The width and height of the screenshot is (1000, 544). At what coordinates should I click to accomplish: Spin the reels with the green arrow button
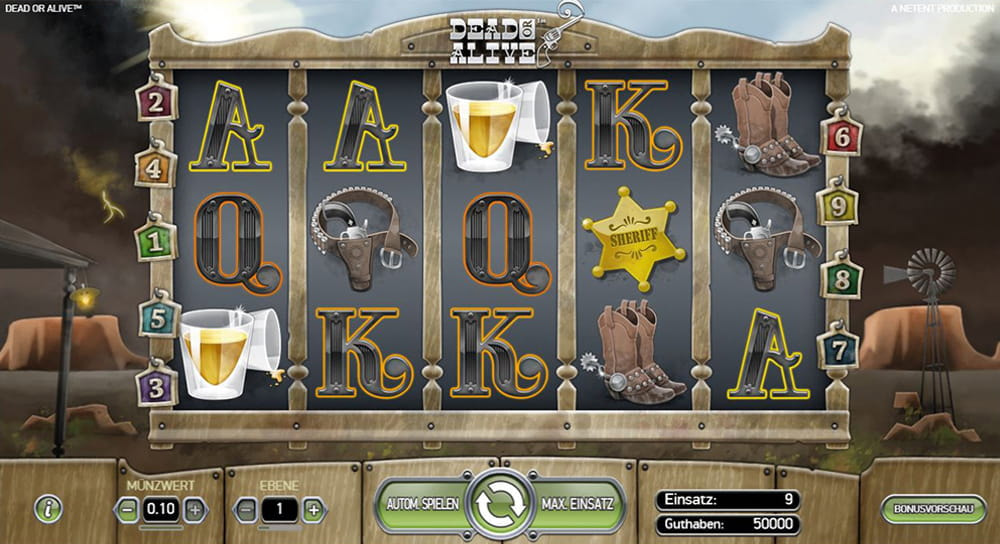pos(499,505)
